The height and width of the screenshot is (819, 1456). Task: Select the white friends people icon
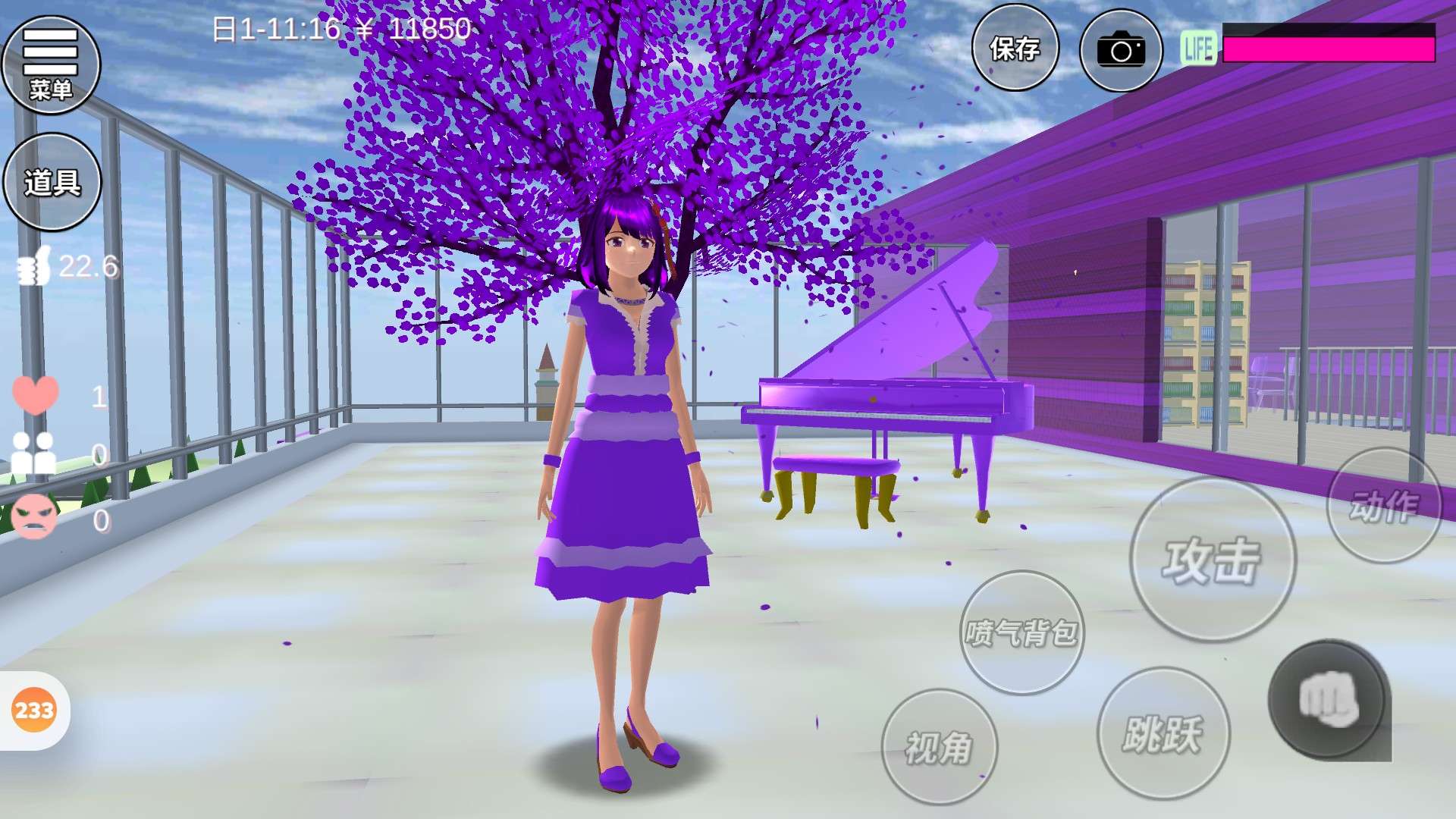tap(34, 453)
